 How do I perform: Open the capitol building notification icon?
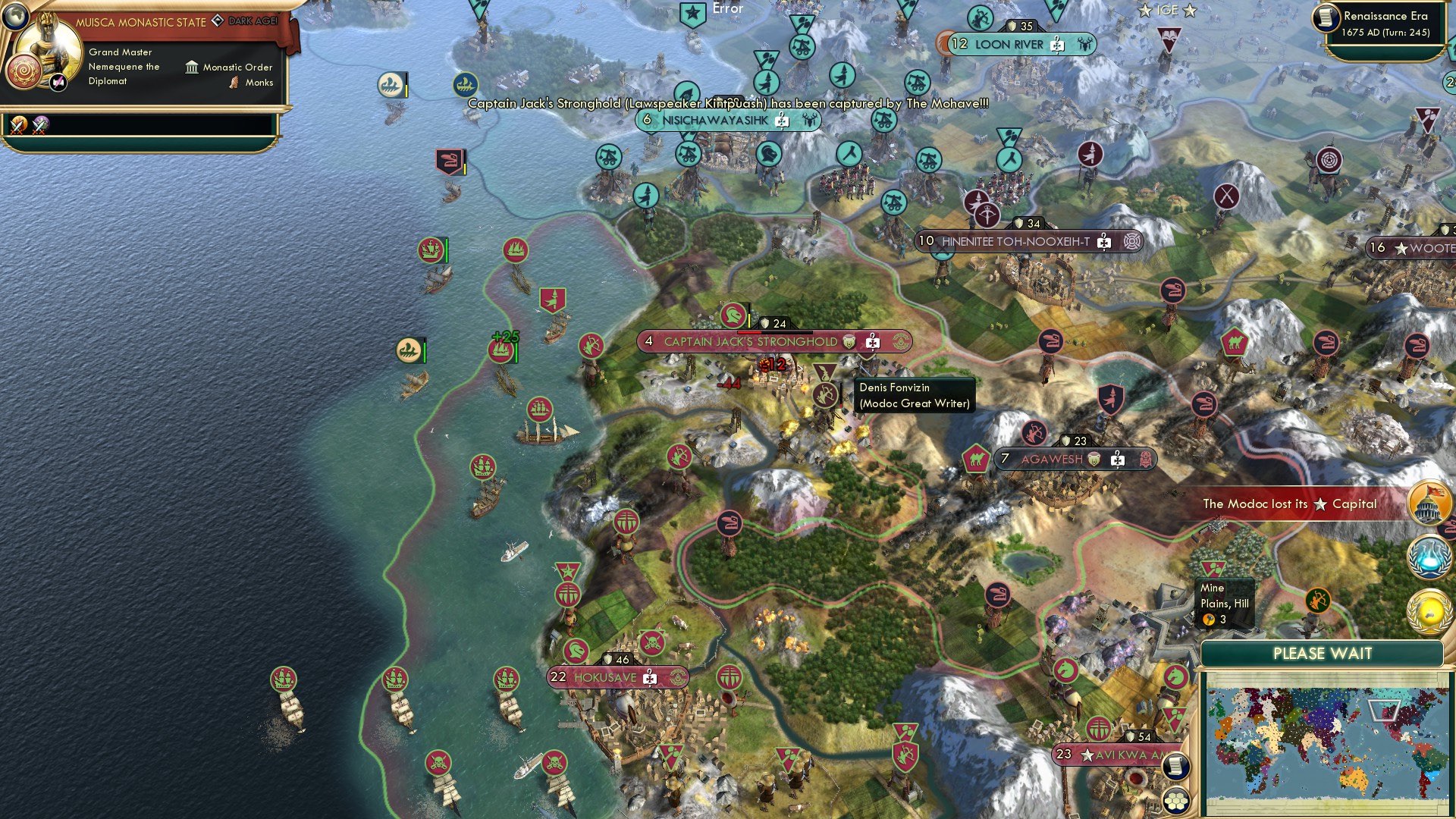coord(1429,504)
